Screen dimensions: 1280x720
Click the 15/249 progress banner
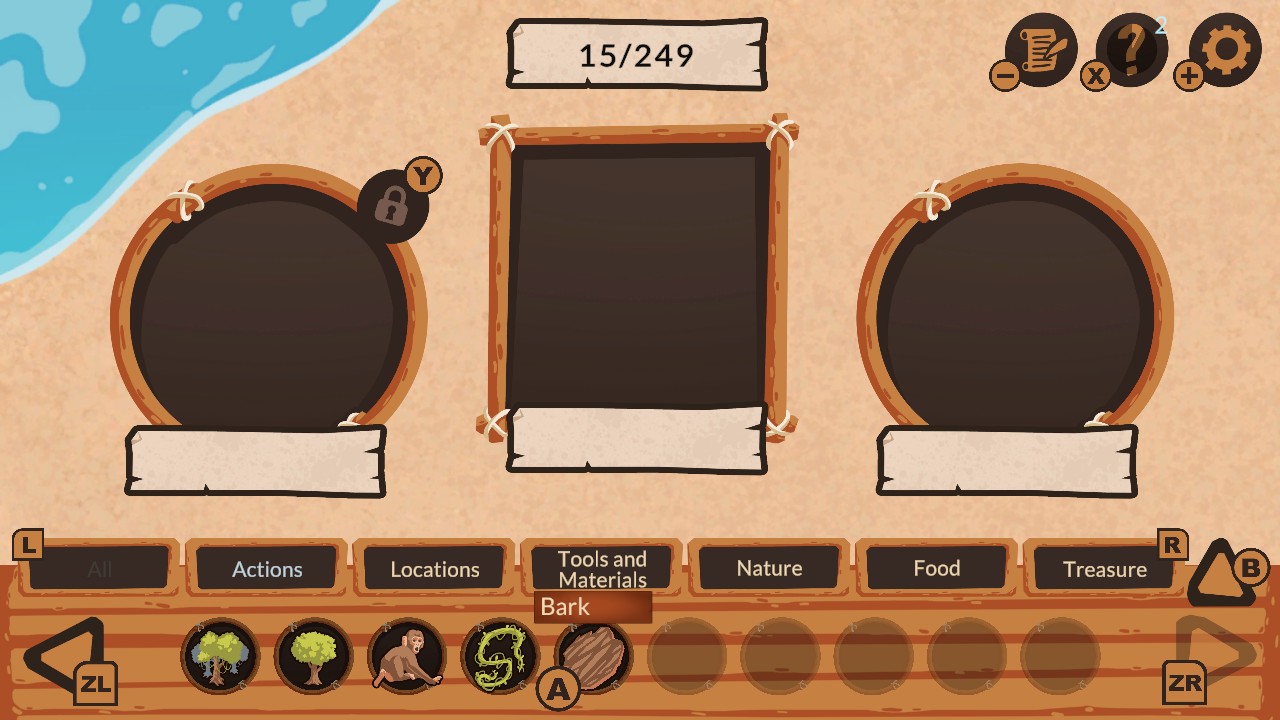(x=637, y=54)
